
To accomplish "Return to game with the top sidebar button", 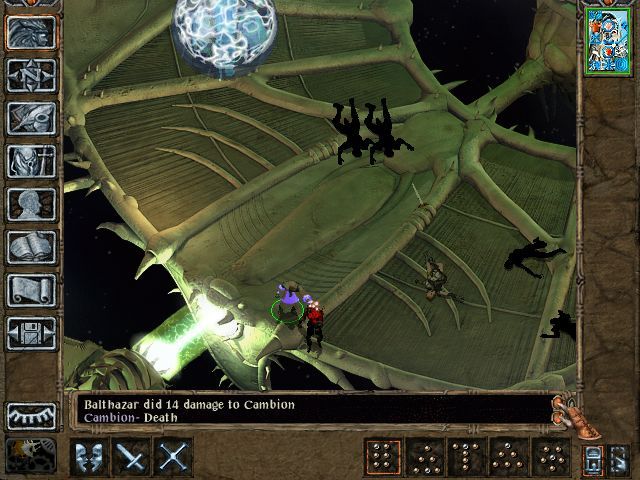I will coord(31,32).
